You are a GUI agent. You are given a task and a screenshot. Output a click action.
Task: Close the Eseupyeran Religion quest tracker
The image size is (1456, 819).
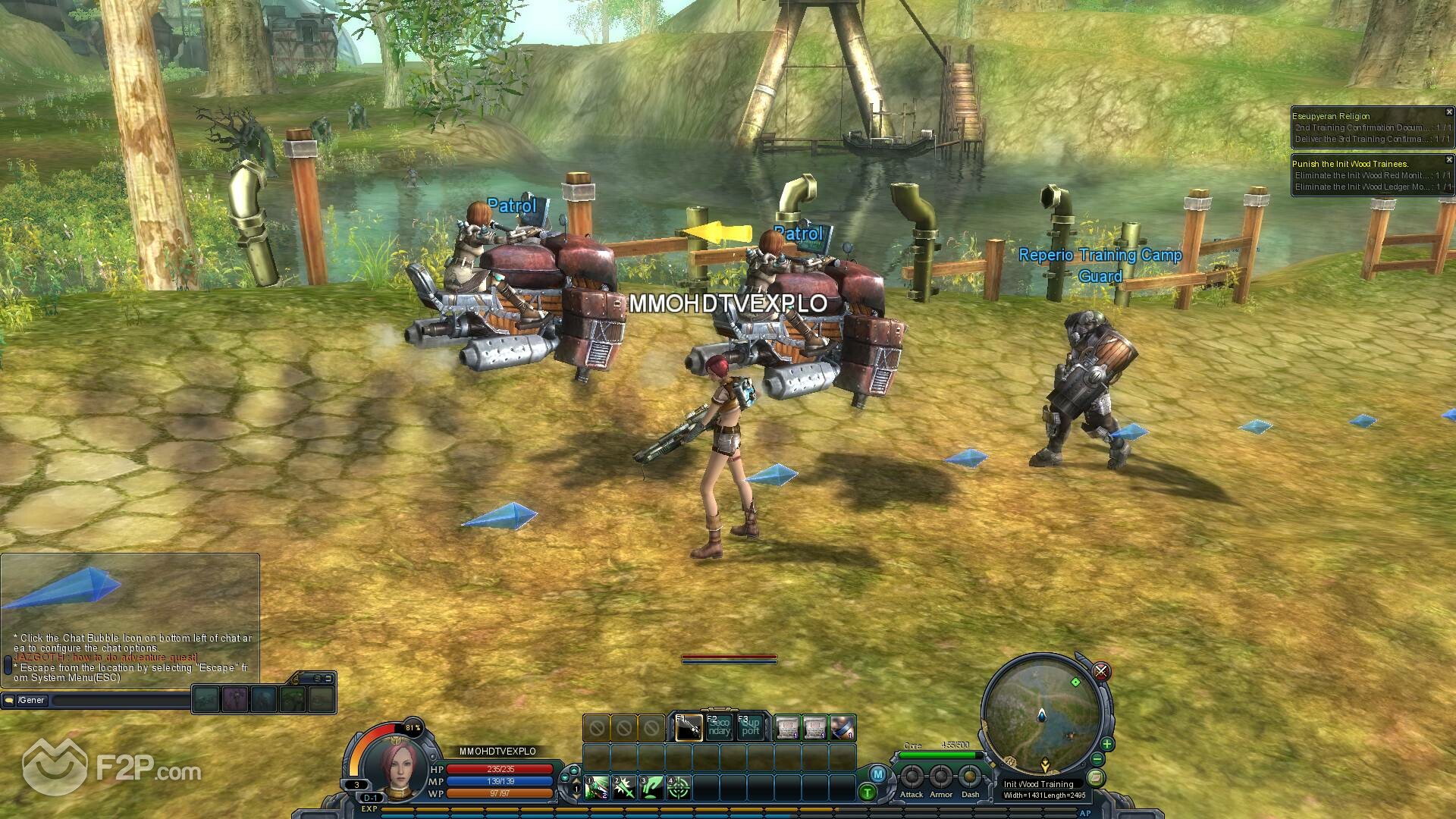[x=1448, y=112]
